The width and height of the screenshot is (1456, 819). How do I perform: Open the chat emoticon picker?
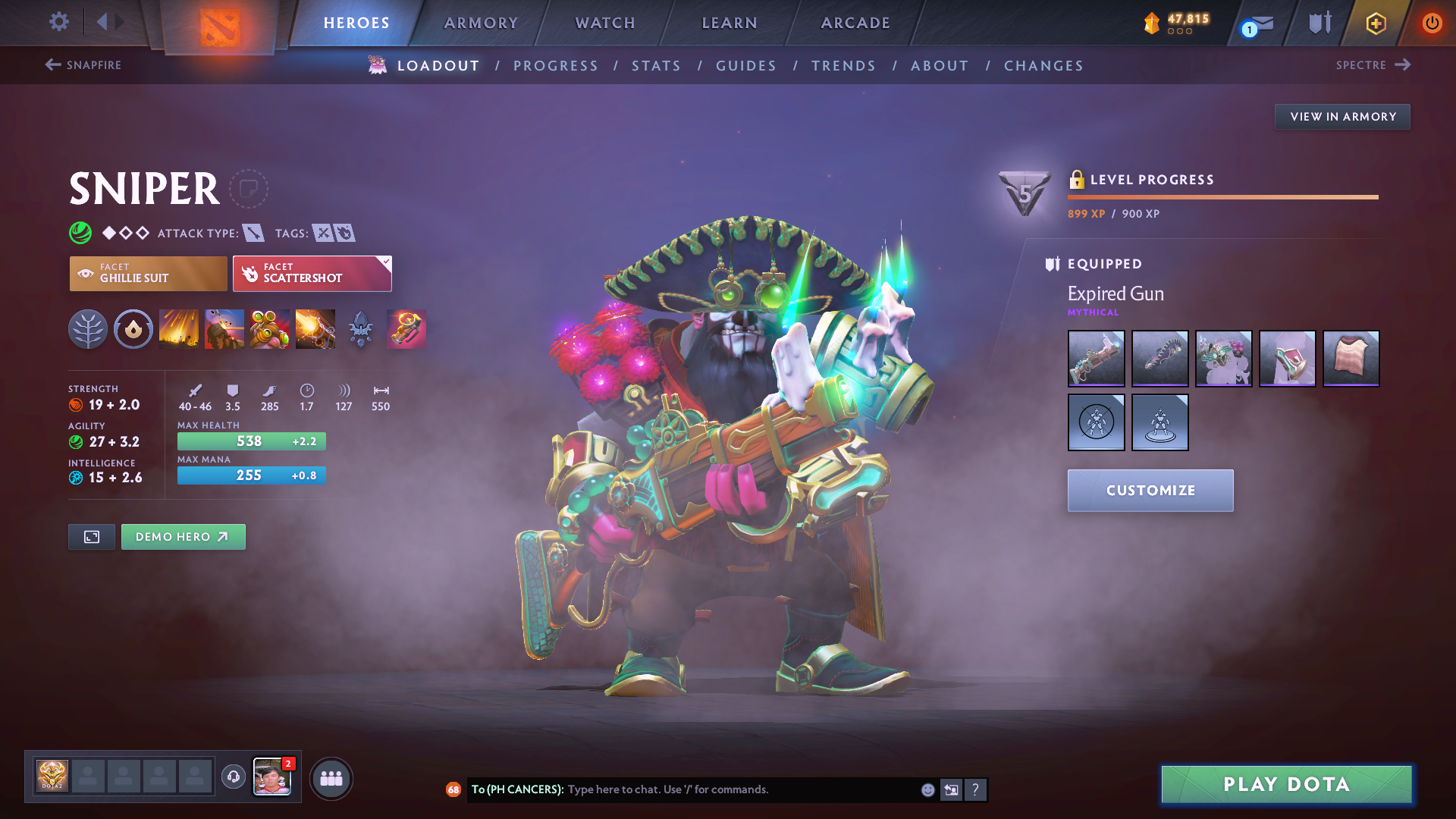(927, 789)
